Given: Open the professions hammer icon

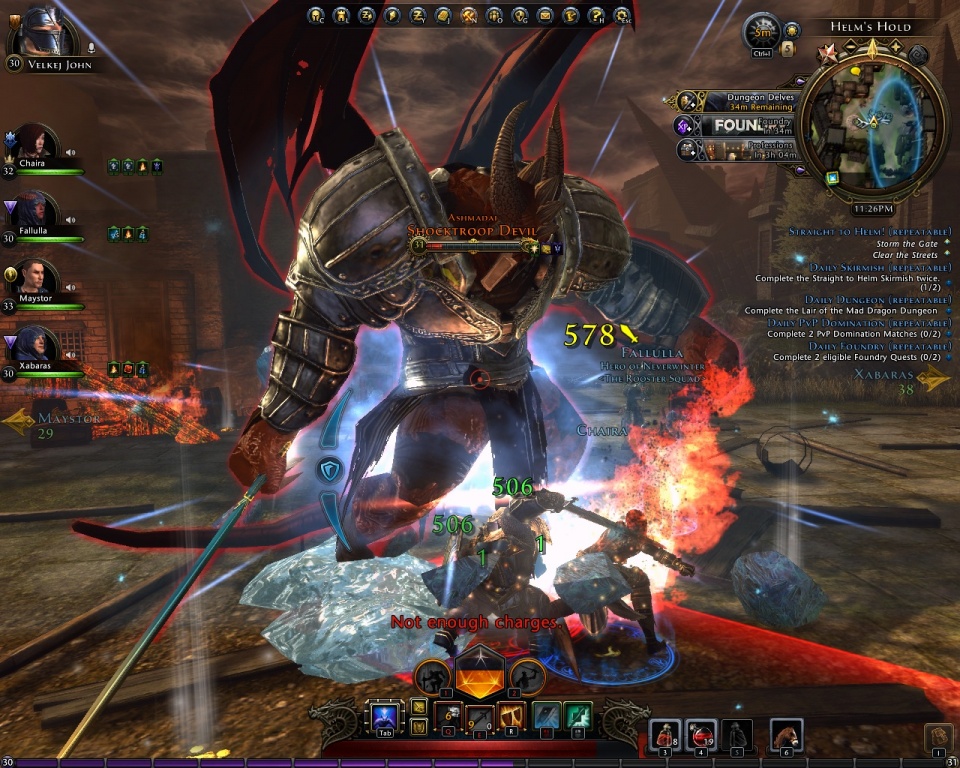Looking at the screenshot, I should (x=469, y=15).
